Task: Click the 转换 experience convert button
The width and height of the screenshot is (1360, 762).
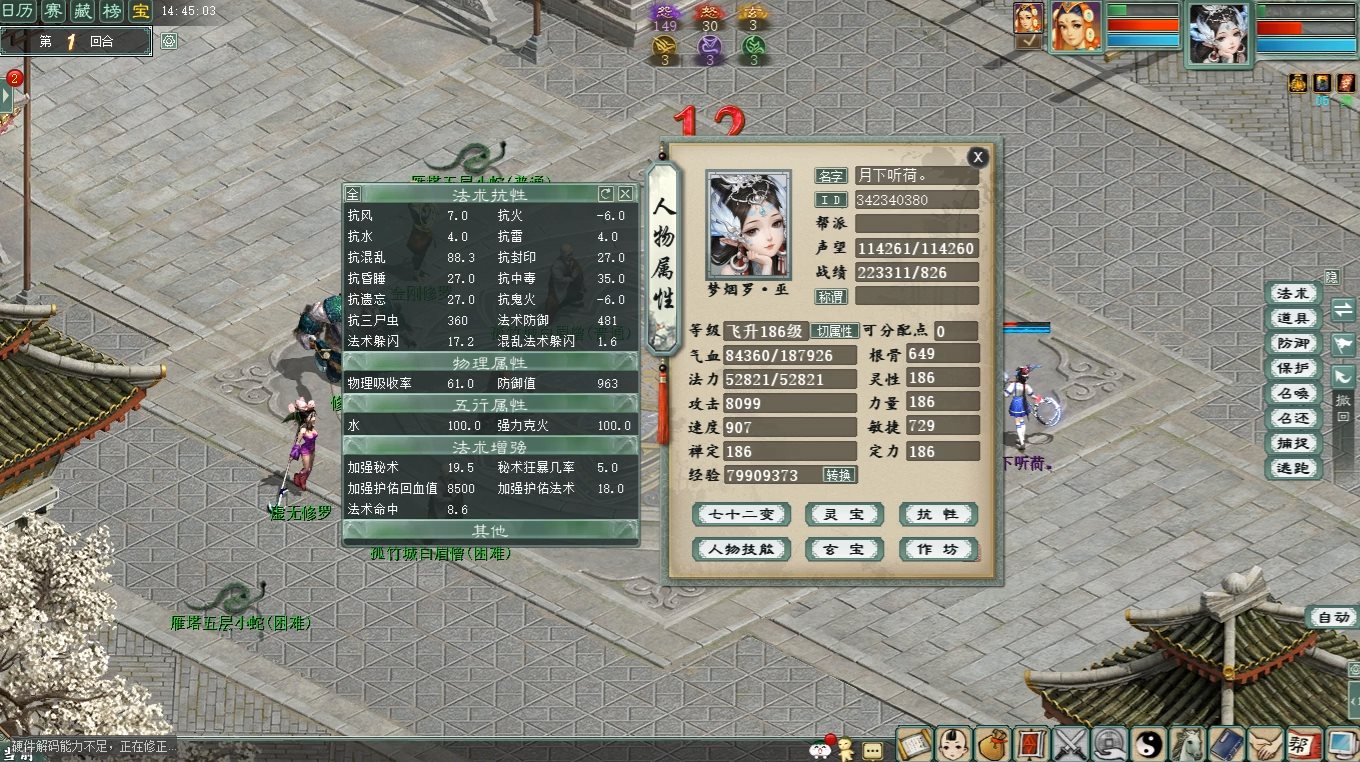Action: pyautogui.click(x=839, y=475)
